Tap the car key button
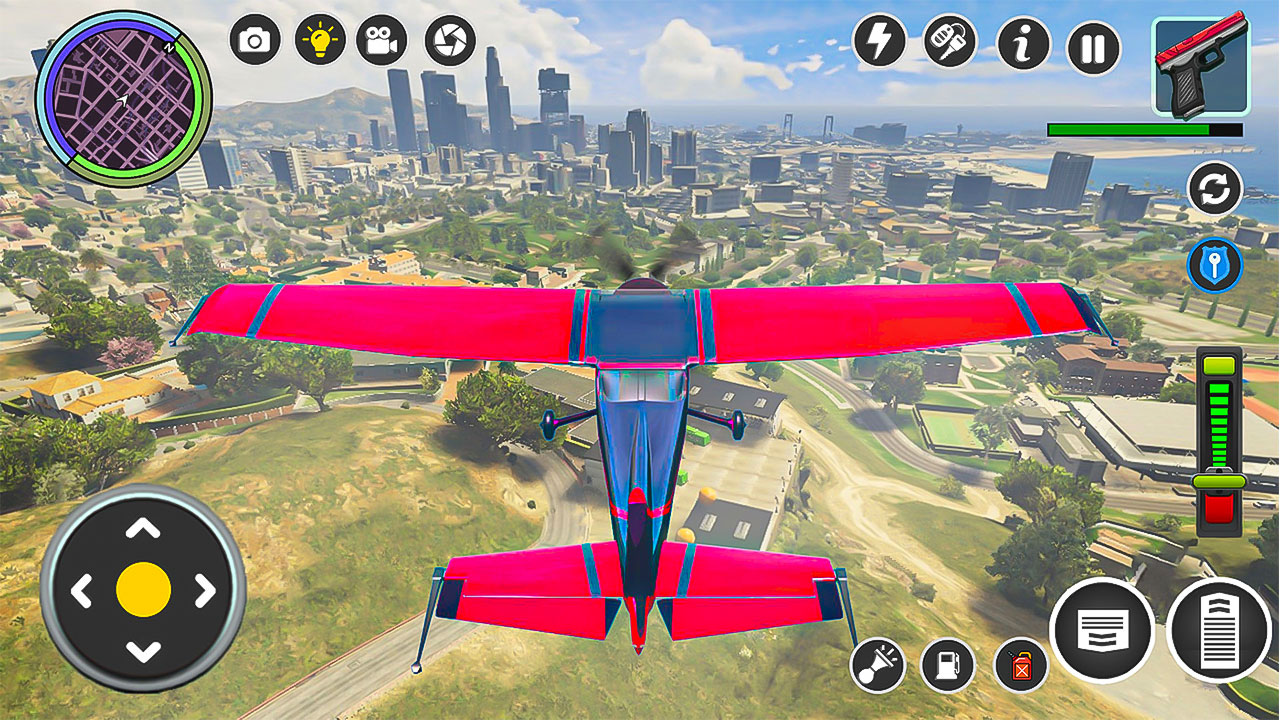This screenshot has height=720, width=1280. click(949, 41)
